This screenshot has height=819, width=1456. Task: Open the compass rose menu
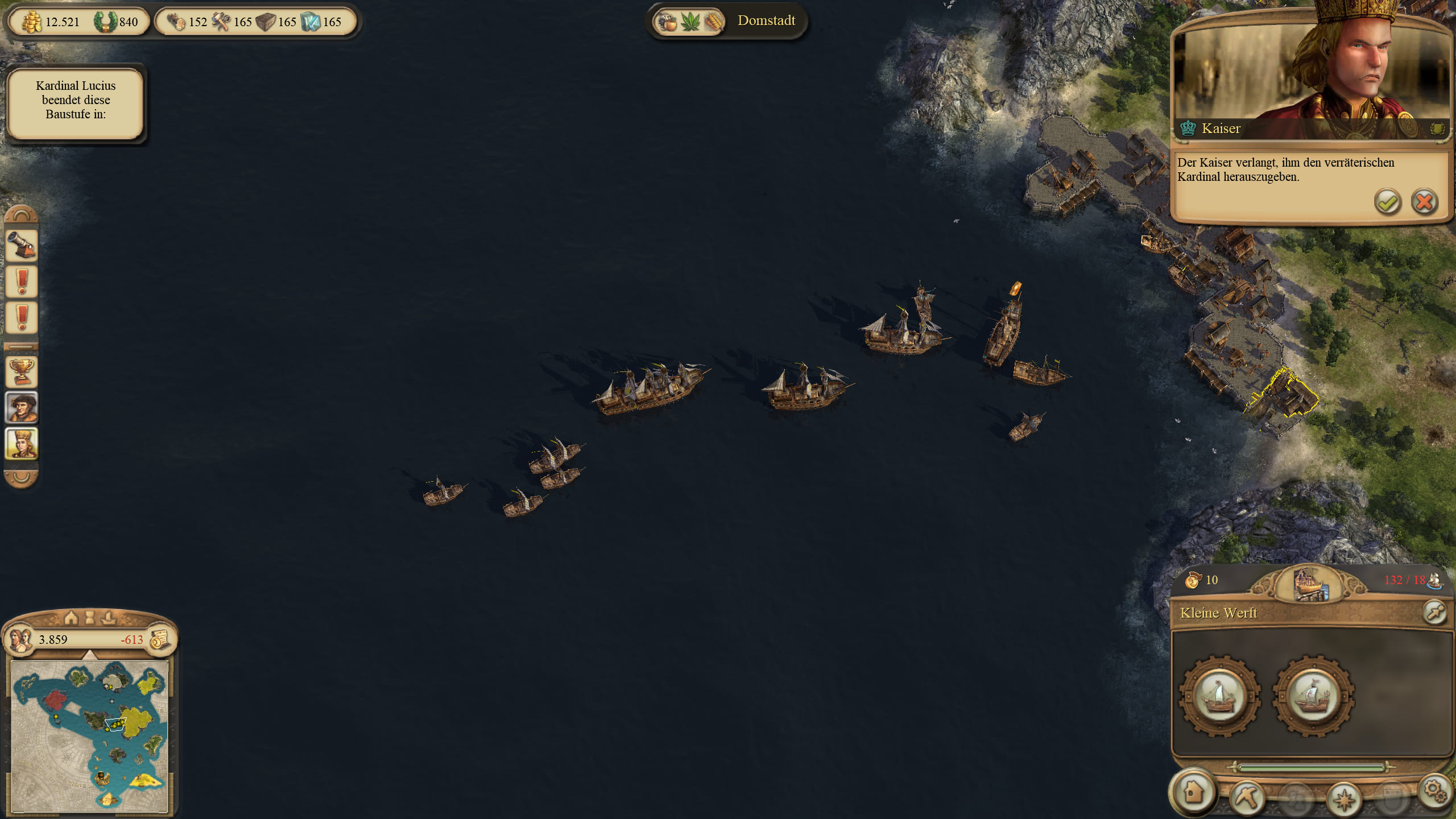(x=1343, y=798)
